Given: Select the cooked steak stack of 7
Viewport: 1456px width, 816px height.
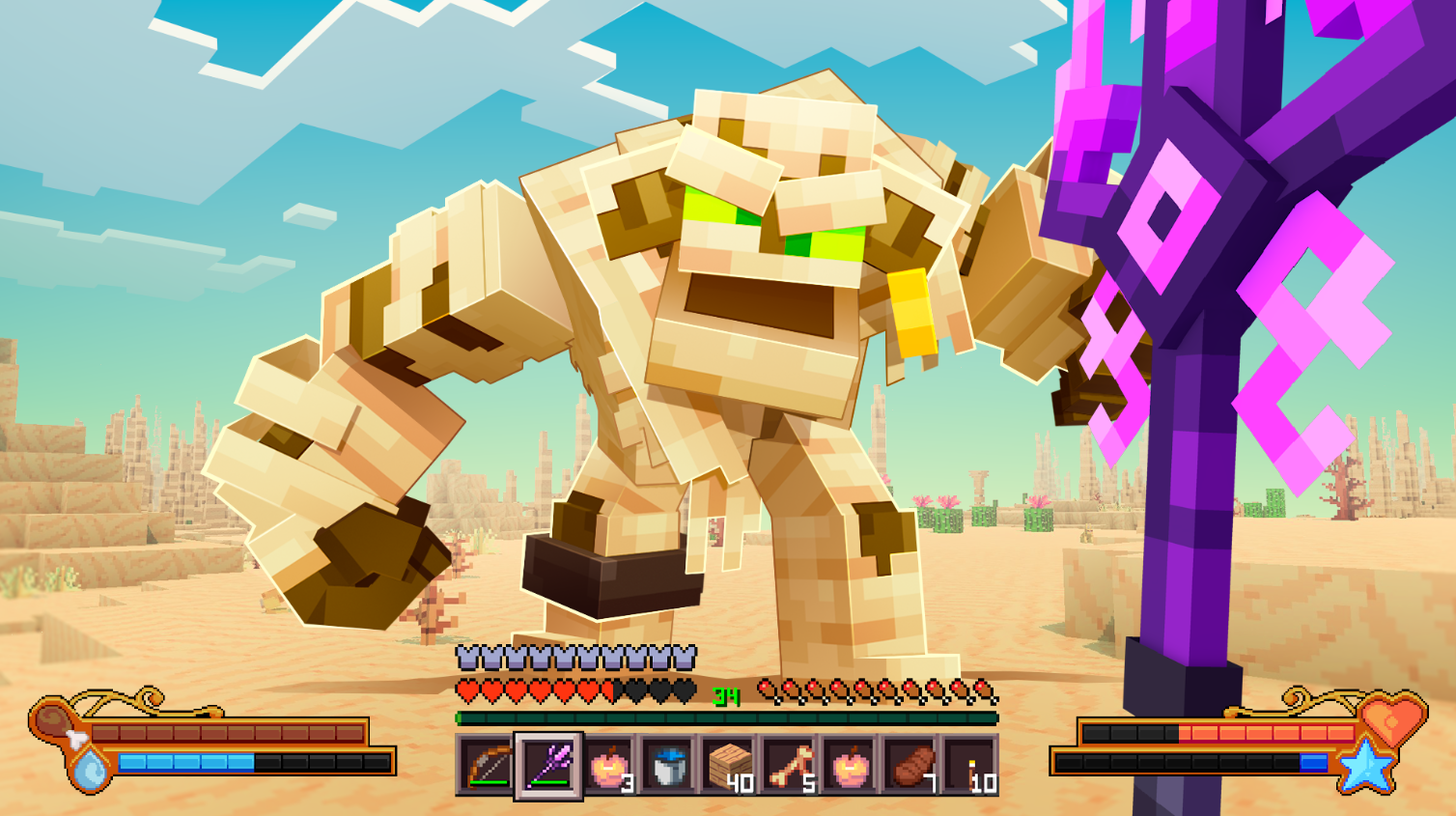Looking at the screenshot, I should (x=913, y=763).
